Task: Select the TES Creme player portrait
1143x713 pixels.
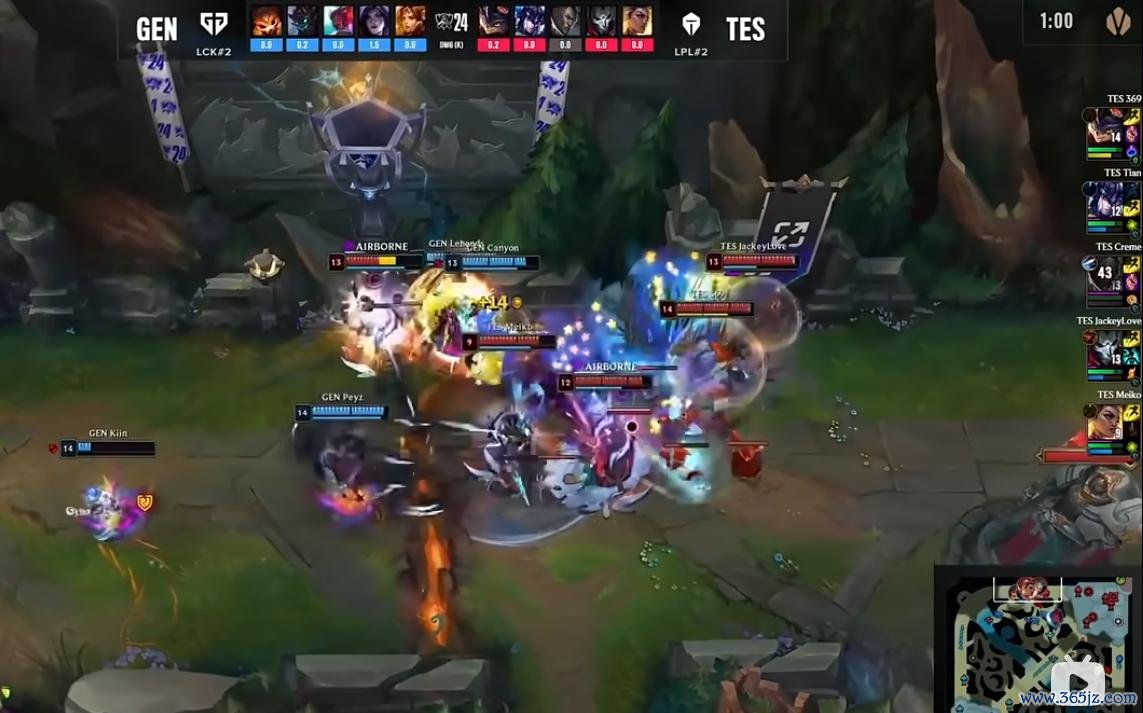Action: click(x=1105, y=282)
